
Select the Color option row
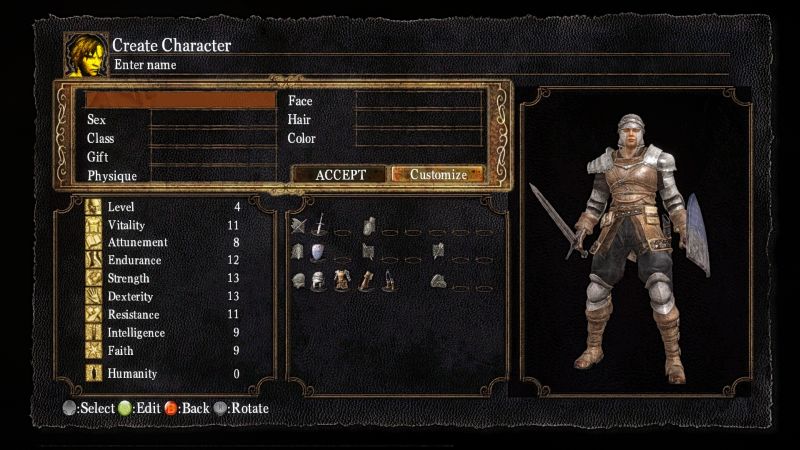coord(385,138)
